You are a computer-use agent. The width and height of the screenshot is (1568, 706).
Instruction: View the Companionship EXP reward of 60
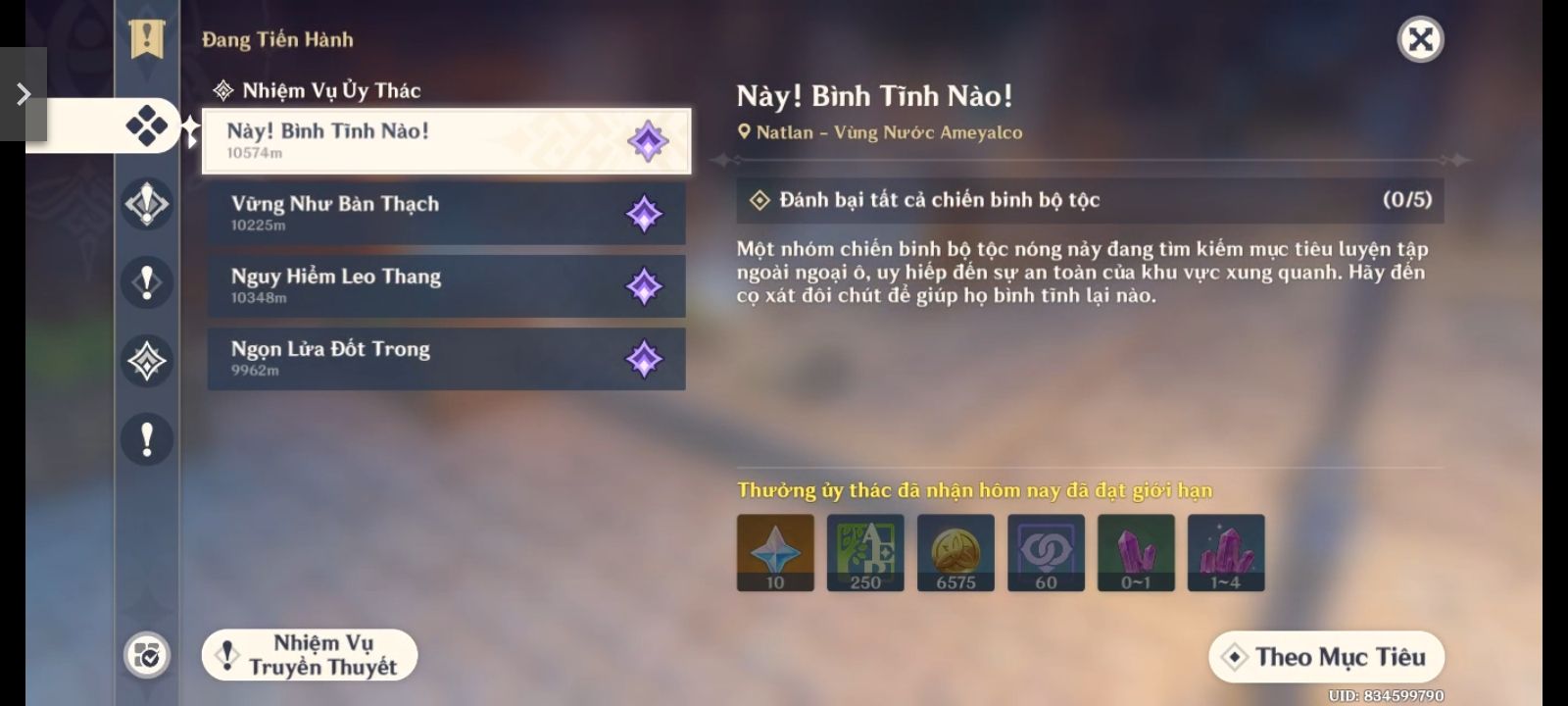pos(1046,553)
